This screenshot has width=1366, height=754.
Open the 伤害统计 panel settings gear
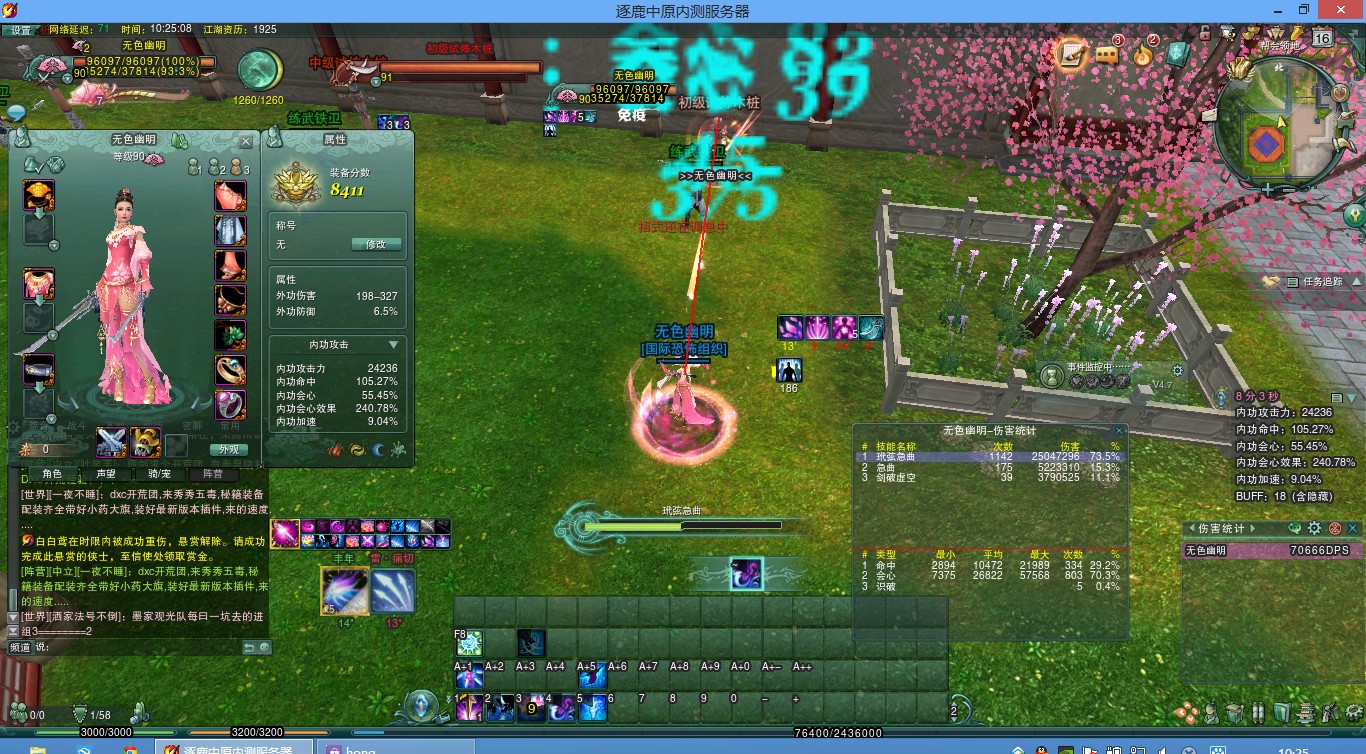pos(1315,529)
